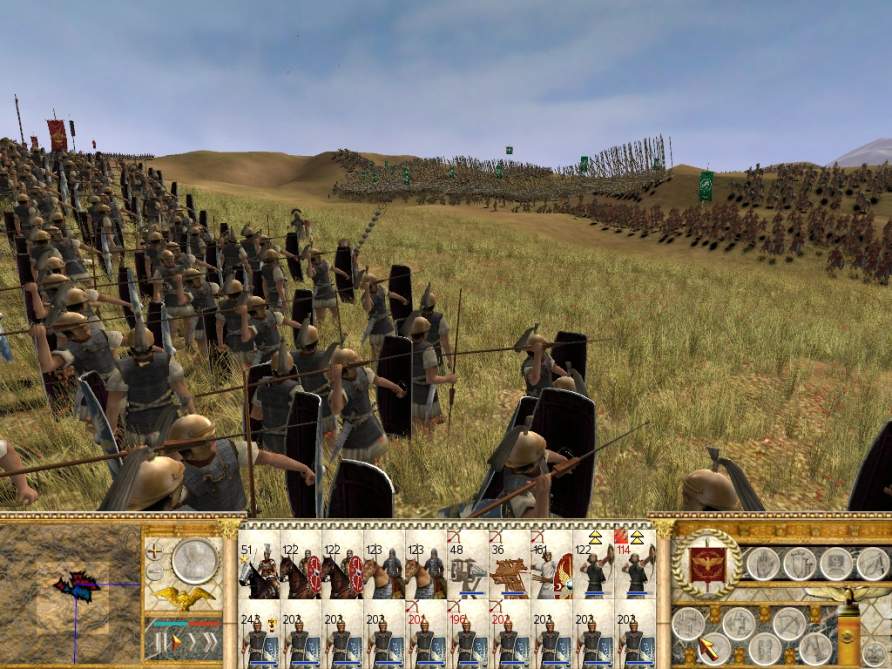The height and width of the screenshot is (669, 892).
Task: Select the general's bodyguard unit card numbered 51
Action: tap(259, 572)
